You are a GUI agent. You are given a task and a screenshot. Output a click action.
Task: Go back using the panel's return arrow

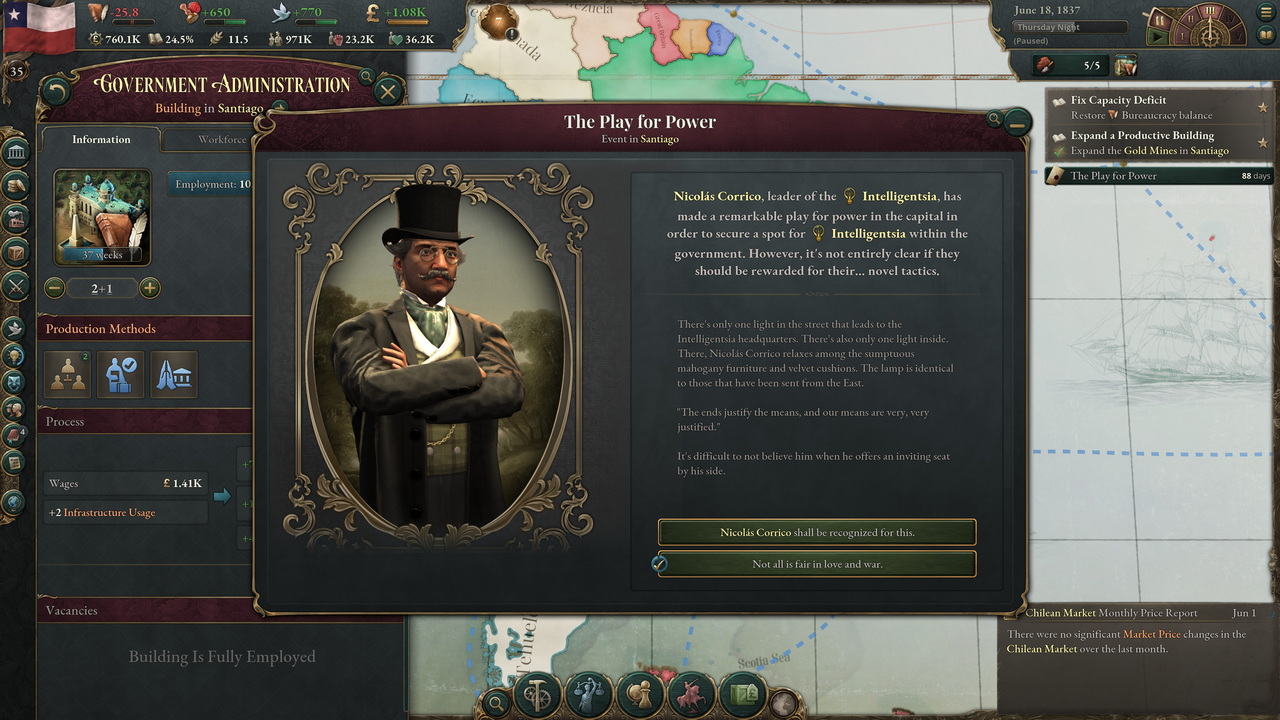coord(56,92)
